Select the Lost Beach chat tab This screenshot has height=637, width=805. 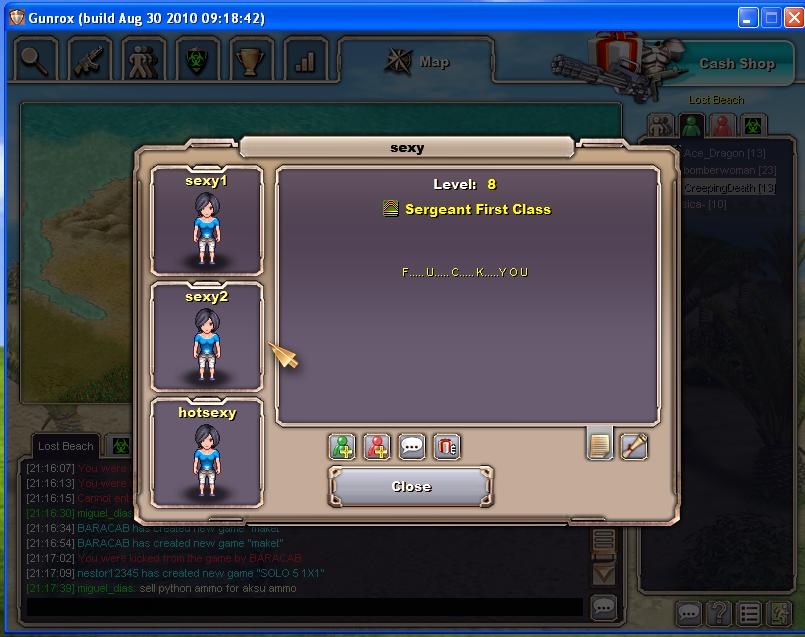click(65, 446)
